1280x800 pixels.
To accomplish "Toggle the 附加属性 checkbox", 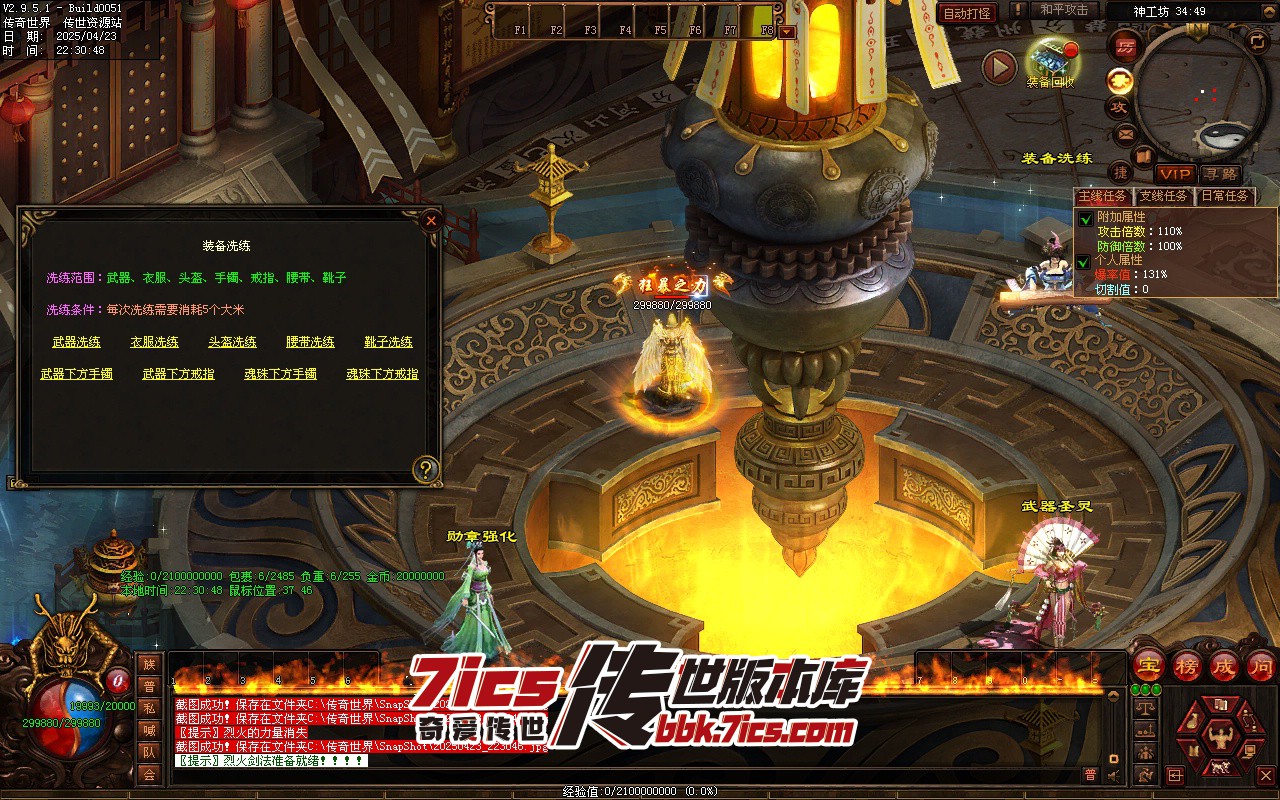I will pyautogui.click(x=1085, y=219).
